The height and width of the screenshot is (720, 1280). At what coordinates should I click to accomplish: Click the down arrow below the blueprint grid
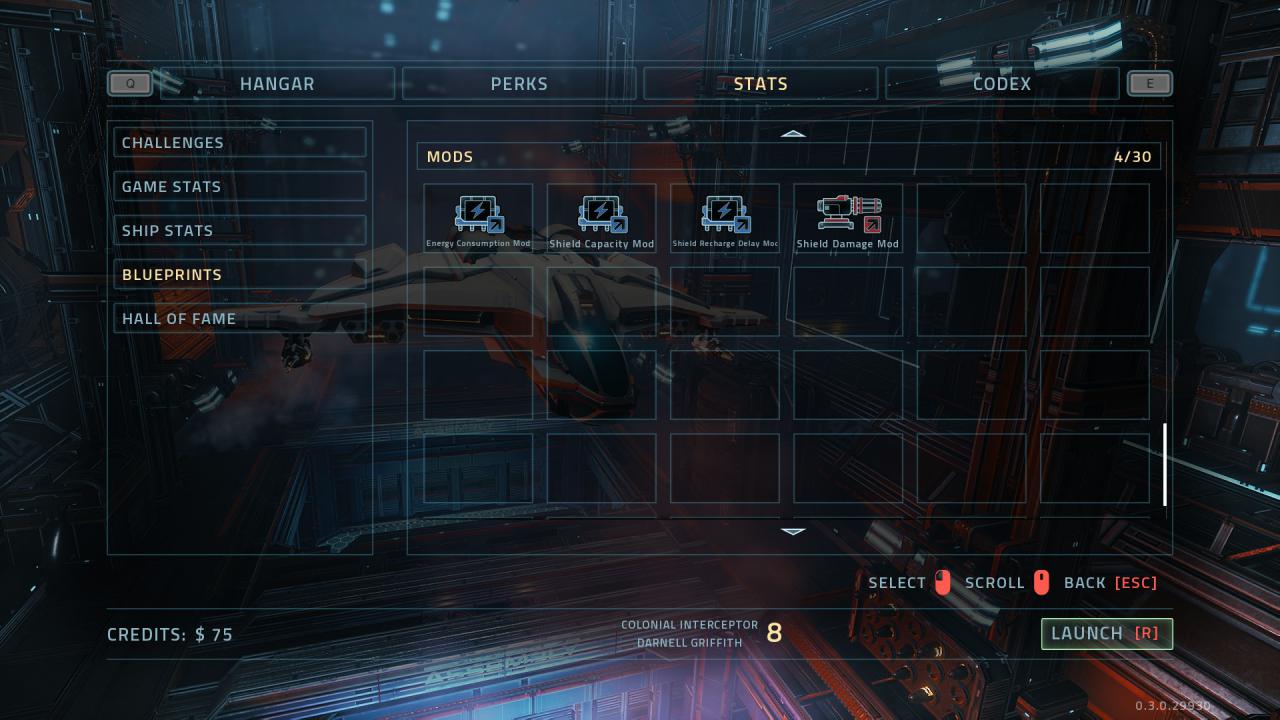793,531
